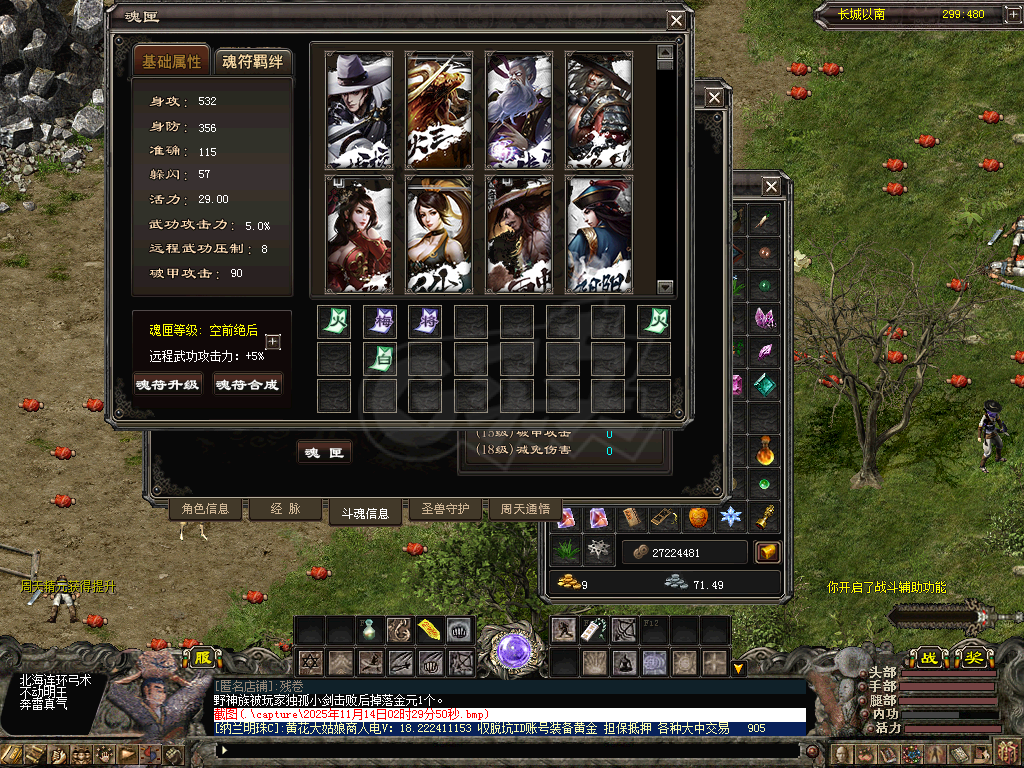The width and height of the screenshot is (1024, 768).
Task: Open the 奖 reward button
Action: [x=973, y=658]
